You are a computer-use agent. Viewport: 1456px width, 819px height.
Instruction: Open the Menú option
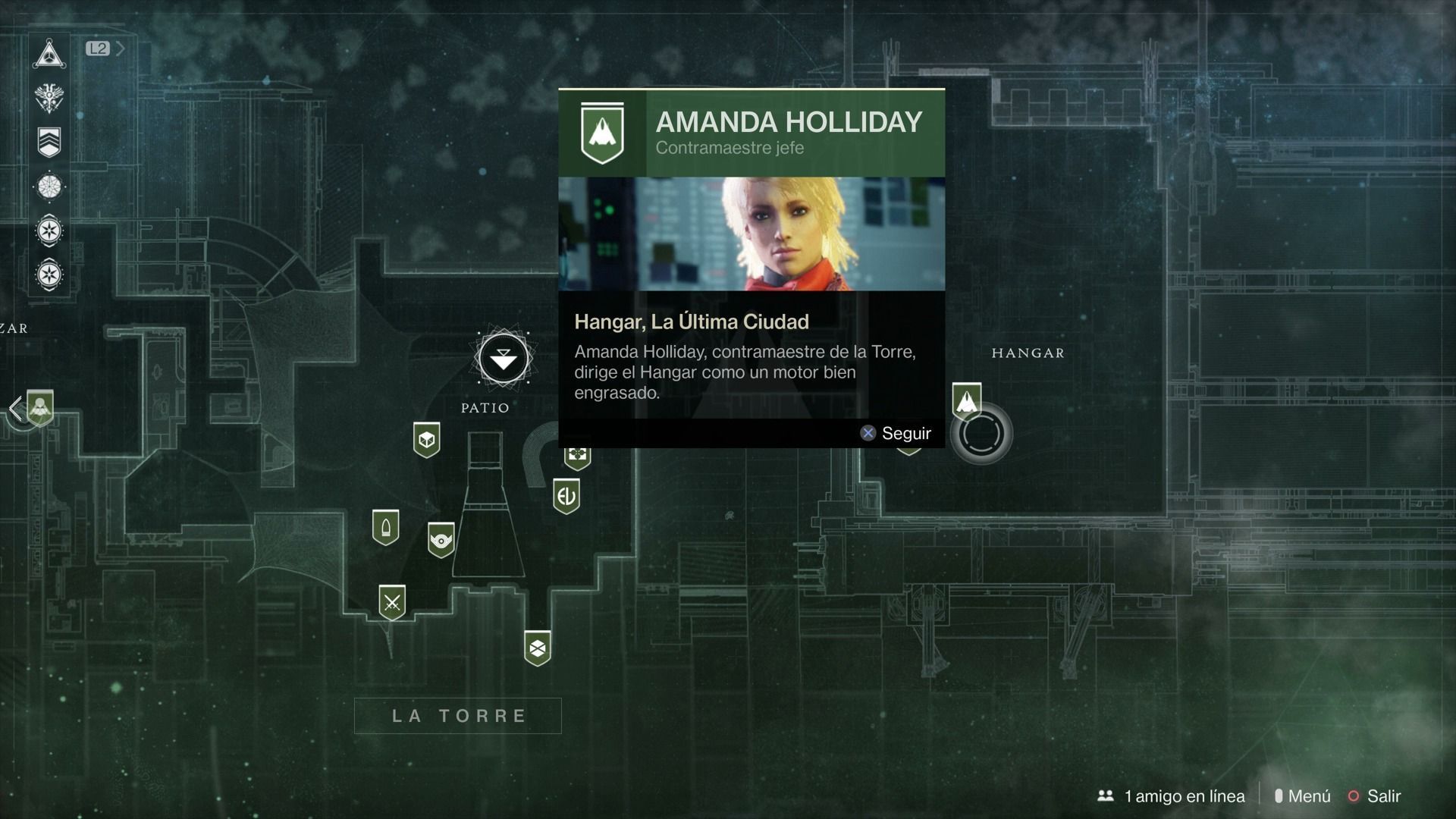(x=1303, y=796)
